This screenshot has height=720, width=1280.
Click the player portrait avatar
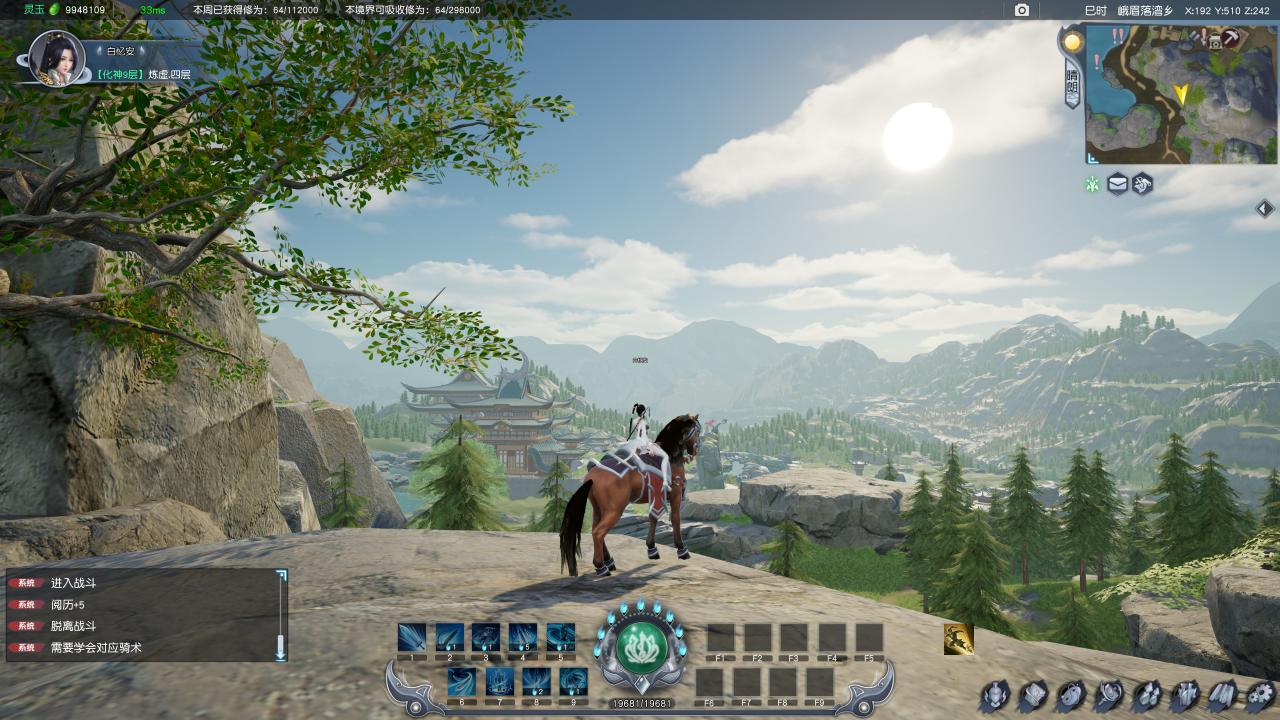56,56
